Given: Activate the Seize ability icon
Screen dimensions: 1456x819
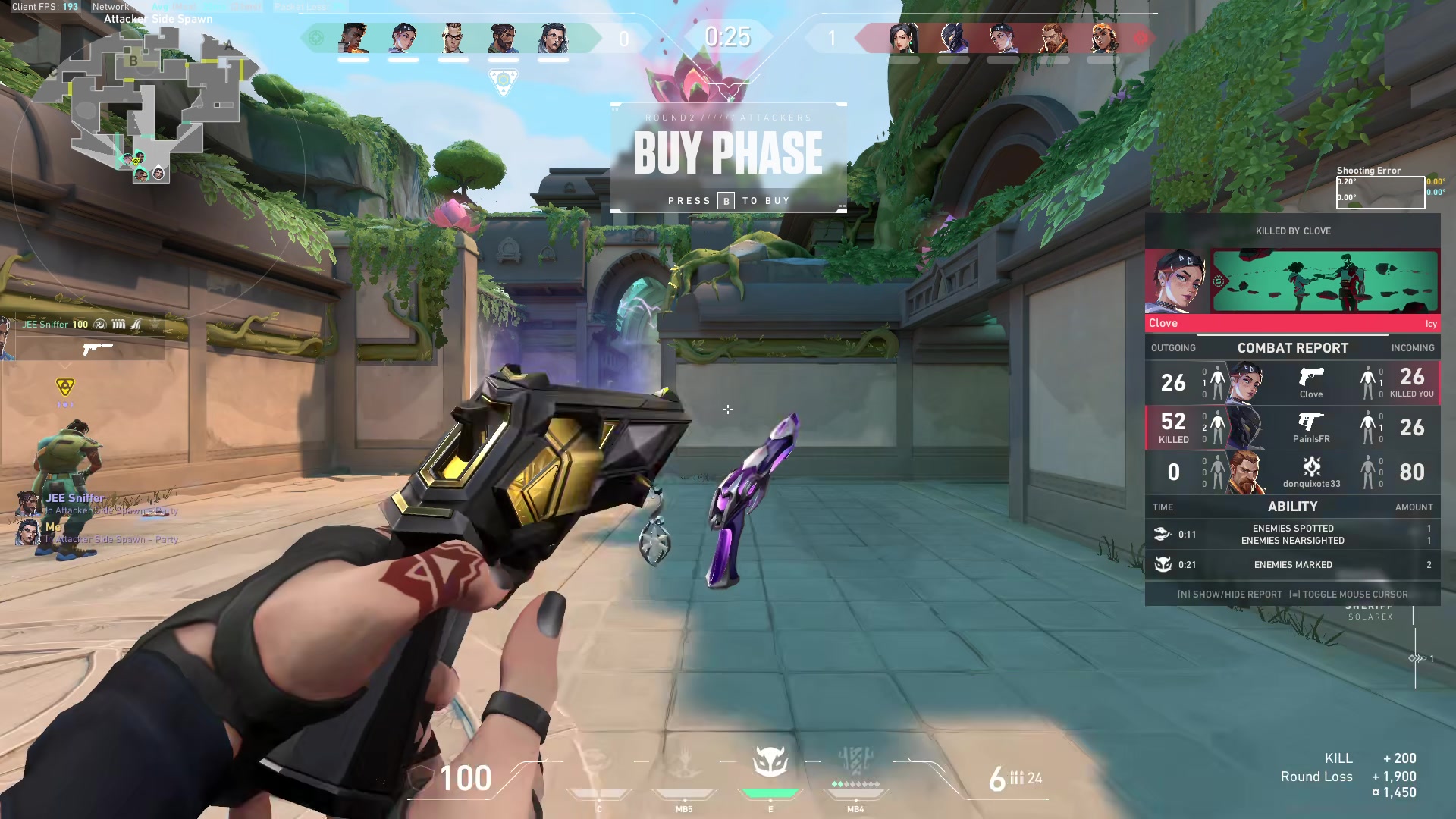Looking at the screenshot, I should pyautogui.click(x=684, y=762).
